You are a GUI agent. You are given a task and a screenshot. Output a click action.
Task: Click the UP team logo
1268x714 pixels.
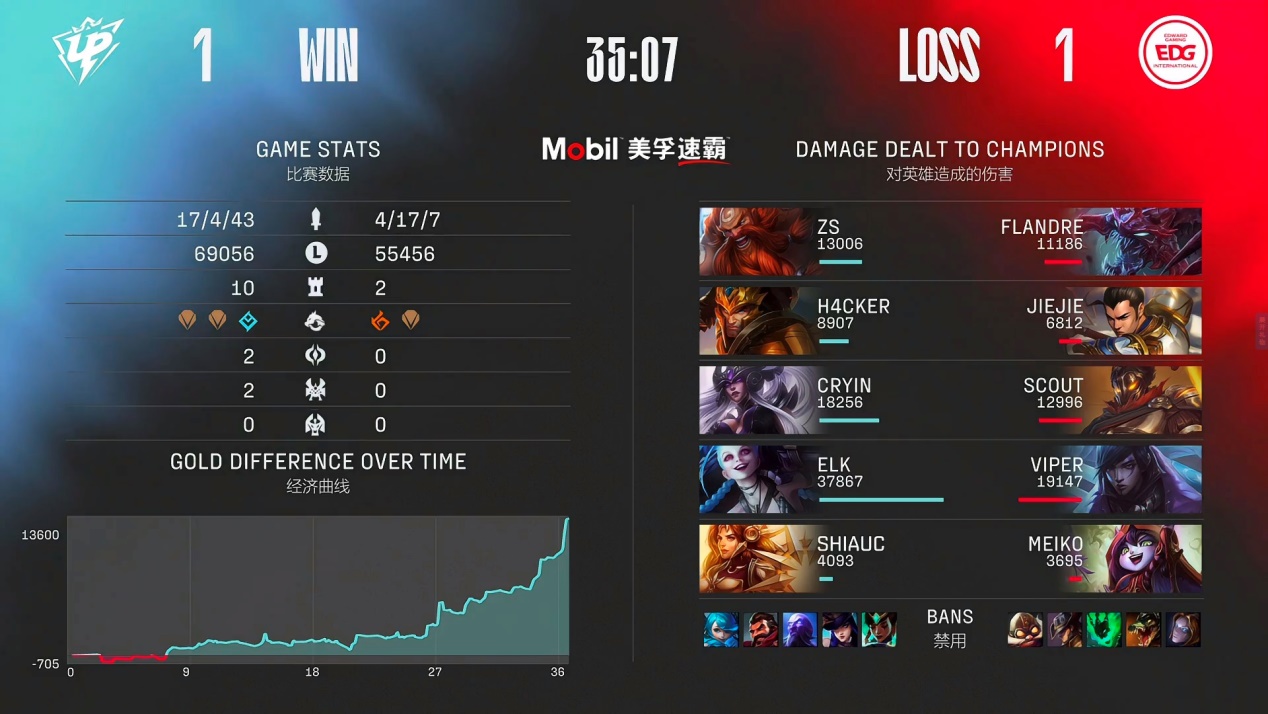(88, 53)
